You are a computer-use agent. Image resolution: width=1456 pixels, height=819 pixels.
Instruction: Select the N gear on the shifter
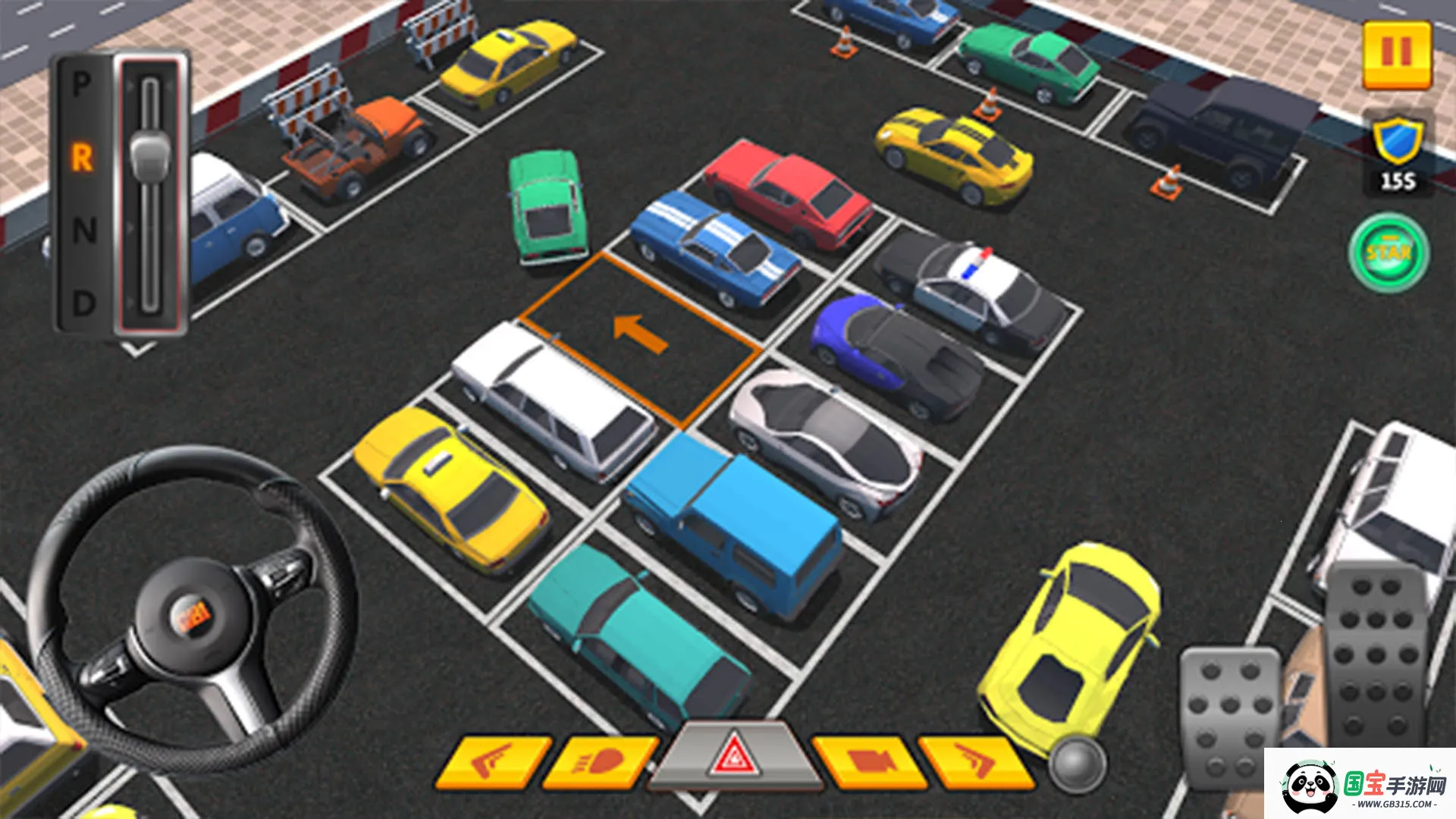tap(84, 230)
